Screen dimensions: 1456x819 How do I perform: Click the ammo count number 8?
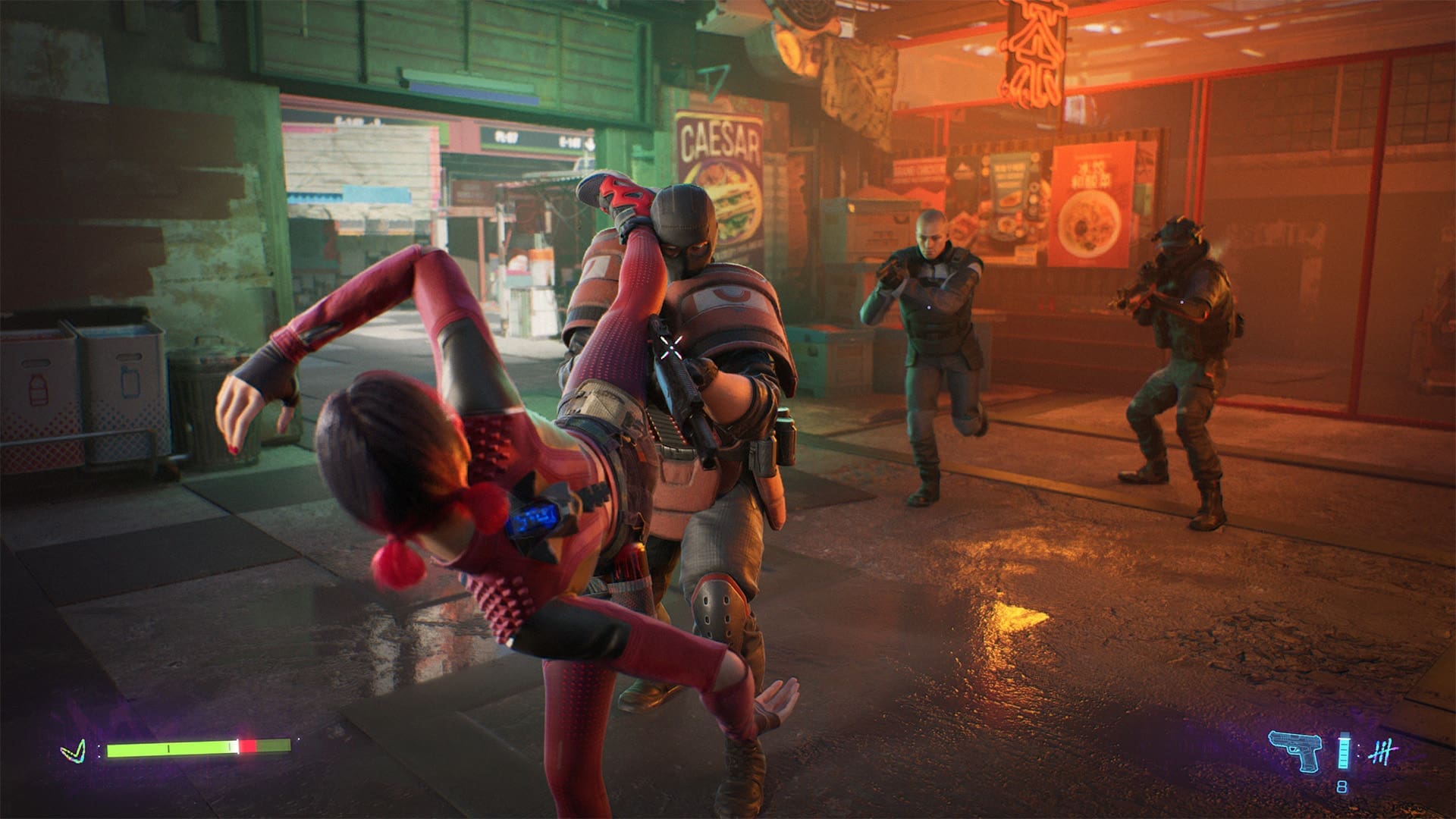tap(1342, 786)
